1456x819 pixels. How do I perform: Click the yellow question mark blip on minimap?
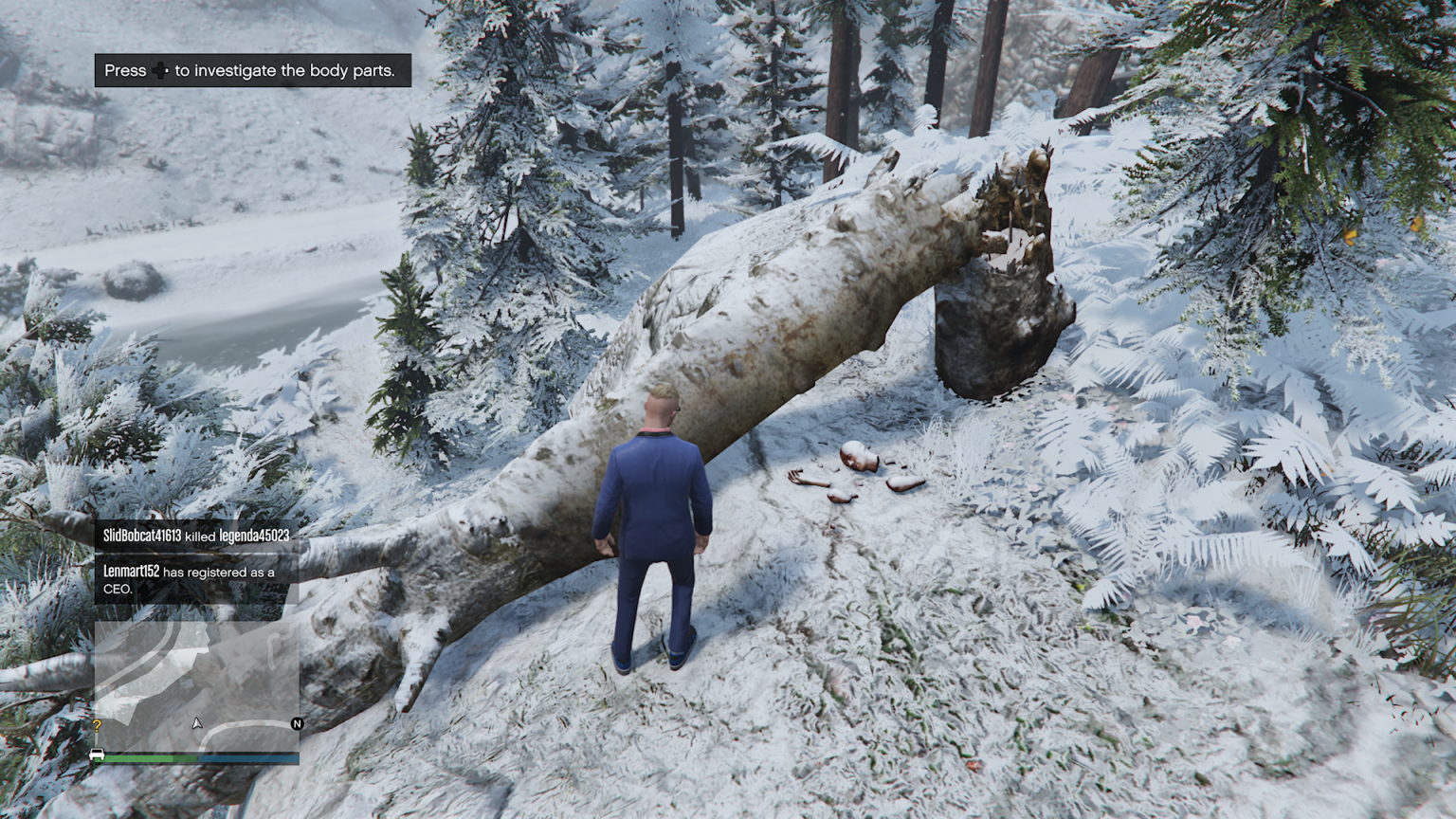[x=98, y=725]
